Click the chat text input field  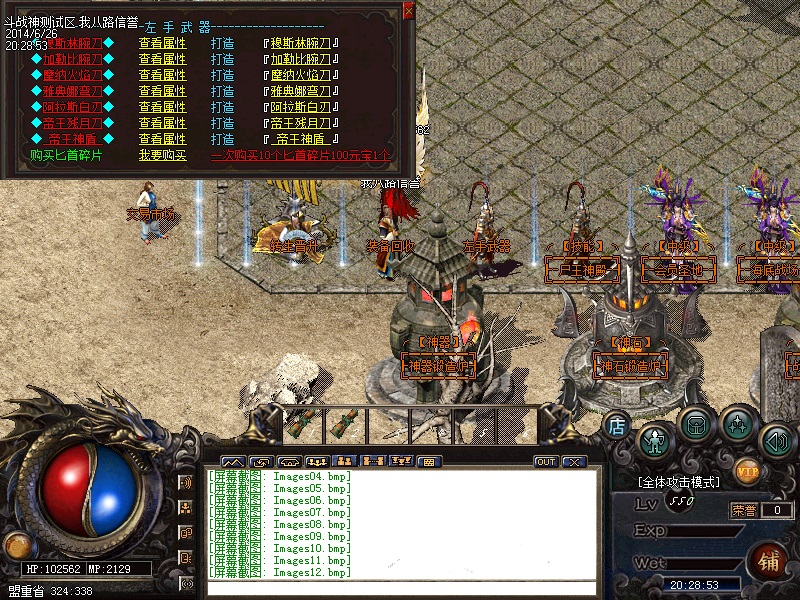(400, 587)
